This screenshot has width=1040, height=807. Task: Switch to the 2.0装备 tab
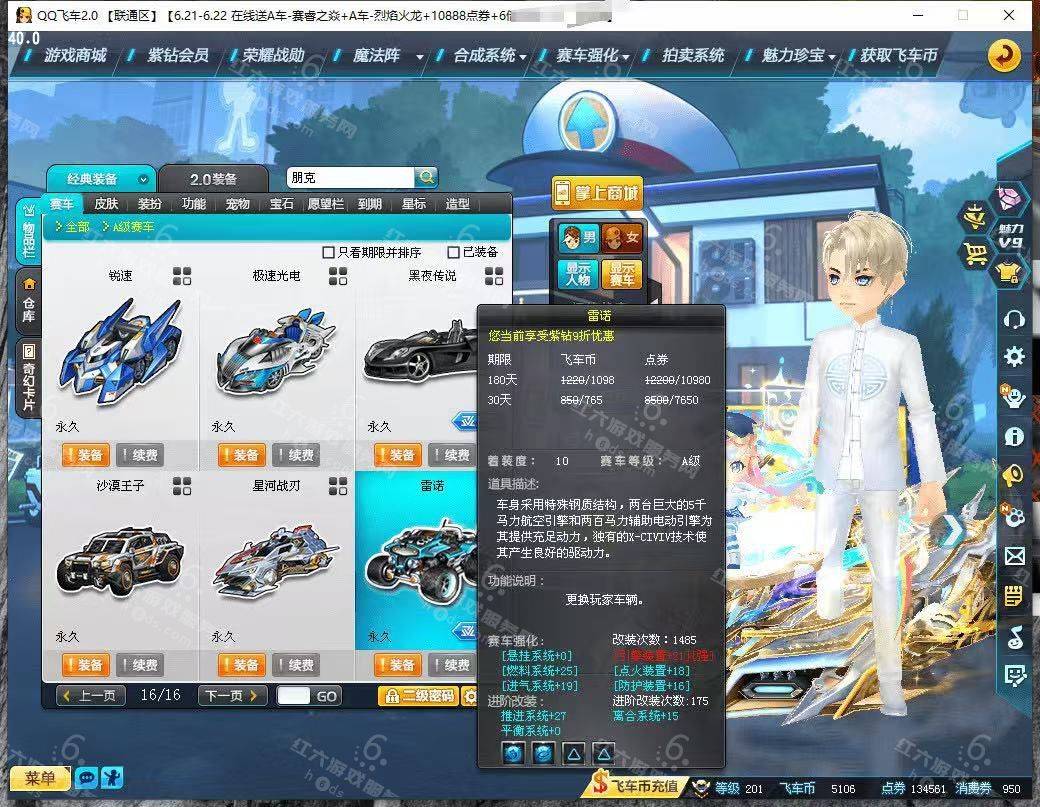click(x=213, y=179)
